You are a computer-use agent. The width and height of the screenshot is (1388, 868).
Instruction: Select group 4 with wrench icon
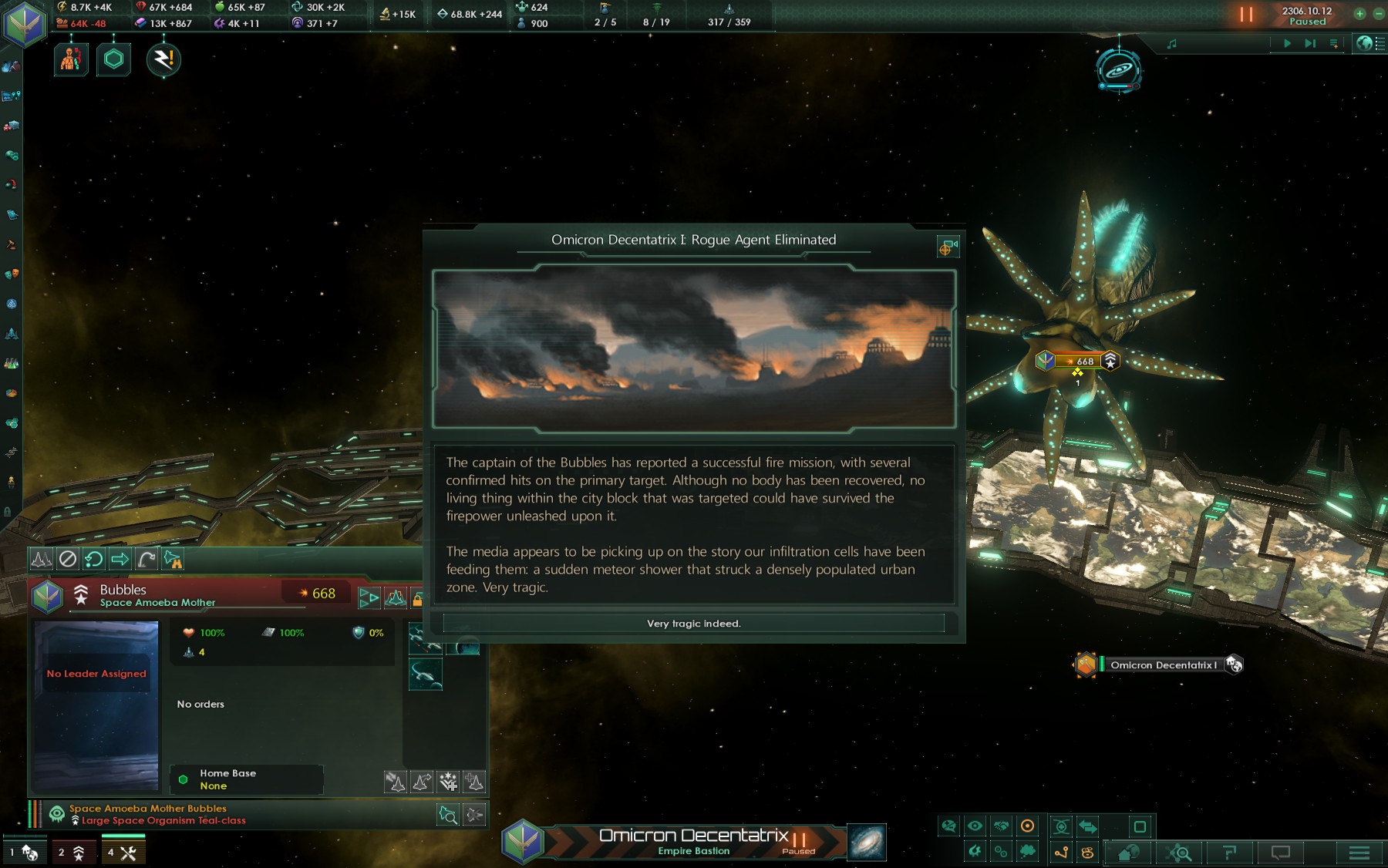122,852
